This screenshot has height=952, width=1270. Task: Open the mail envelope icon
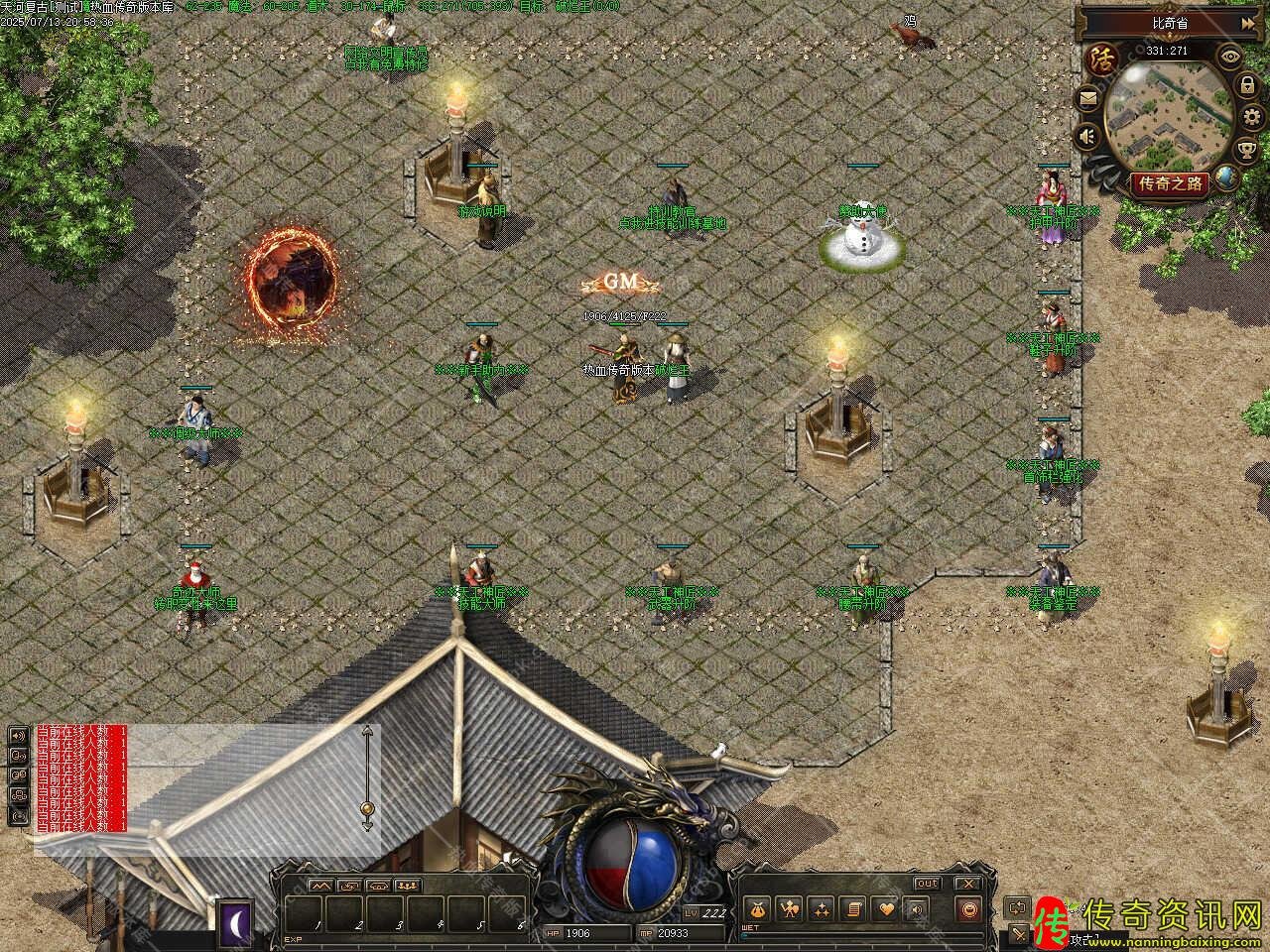pyautogui.click(x=1088, y=98)
